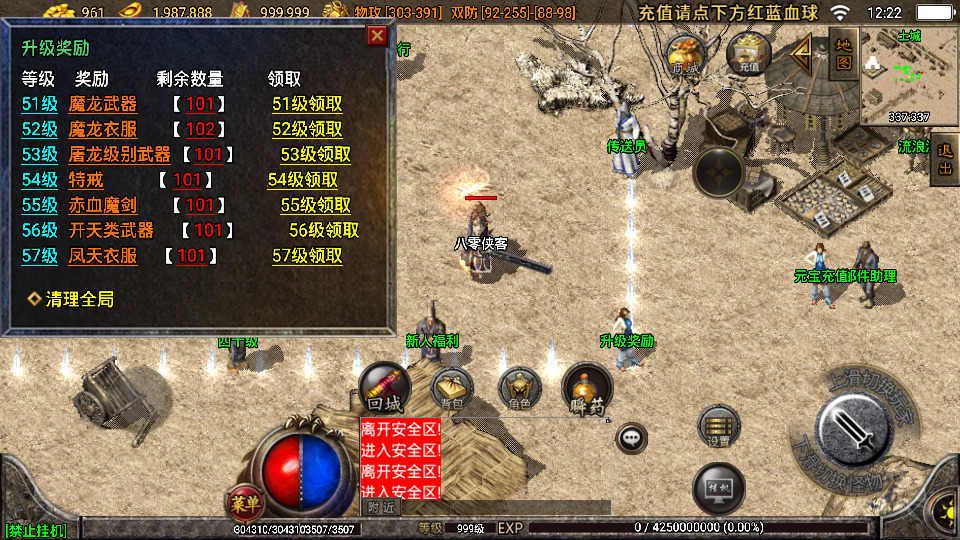
Task: Use the 瞬药 potion button
Action: (x=587, y=389)
